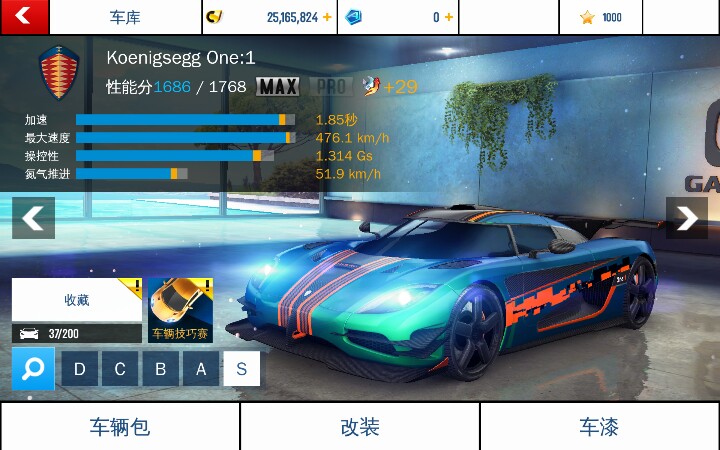720x450 pixels.
Task: Tap the PRO kit badge
Action: 327,86
